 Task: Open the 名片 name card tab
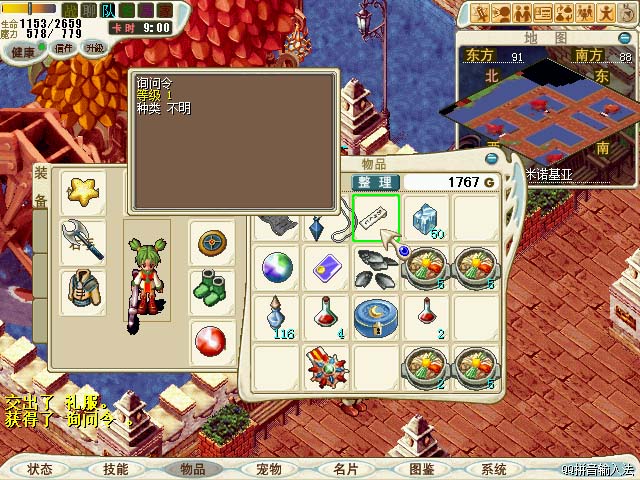tap(346, 469)
